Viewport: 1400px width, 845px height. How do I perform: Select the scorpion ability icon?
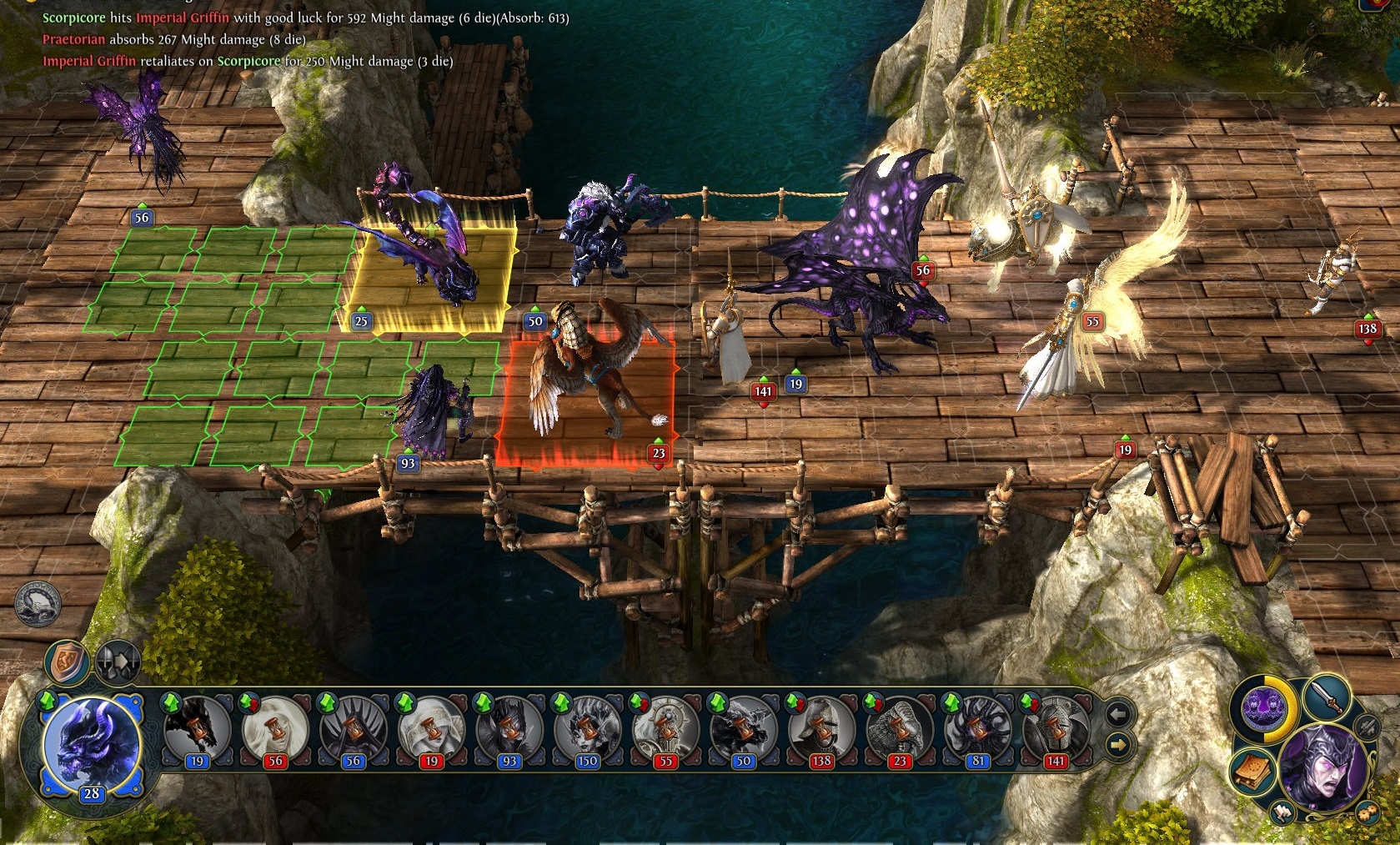tap(38, 603)
